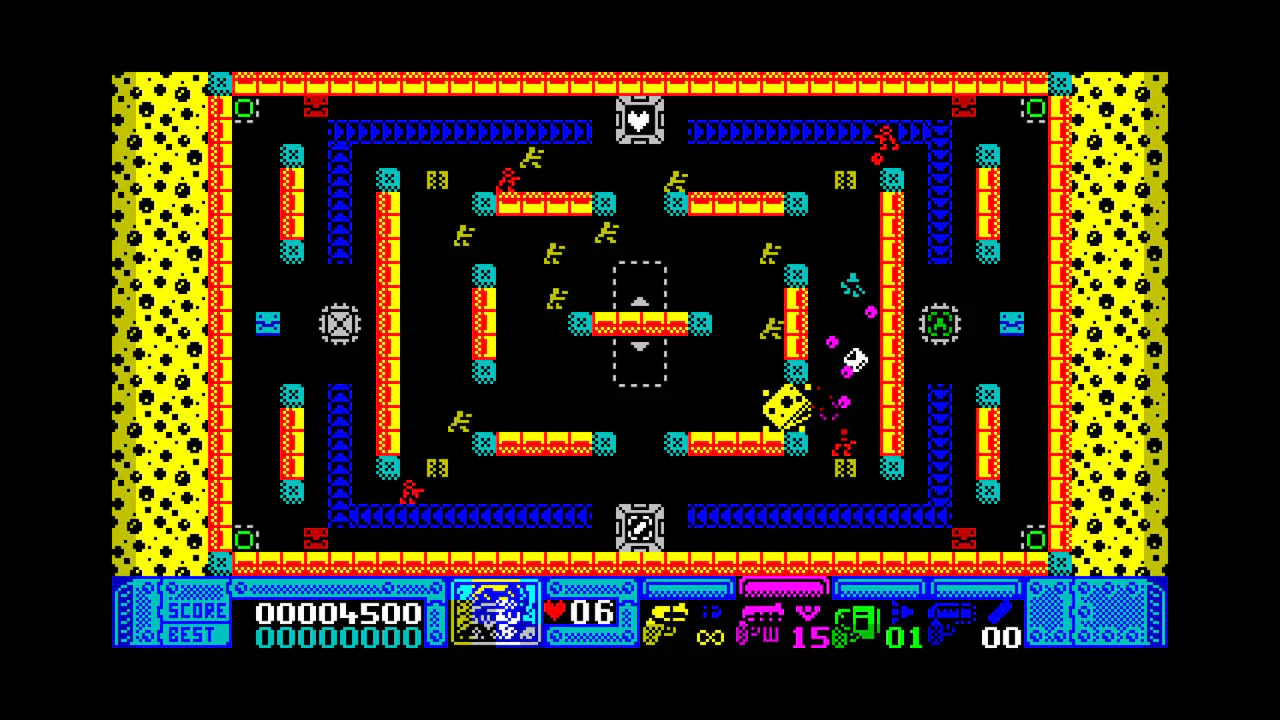
Task: Click the striped hatch tile at bottom center
Action: [639, 527]
